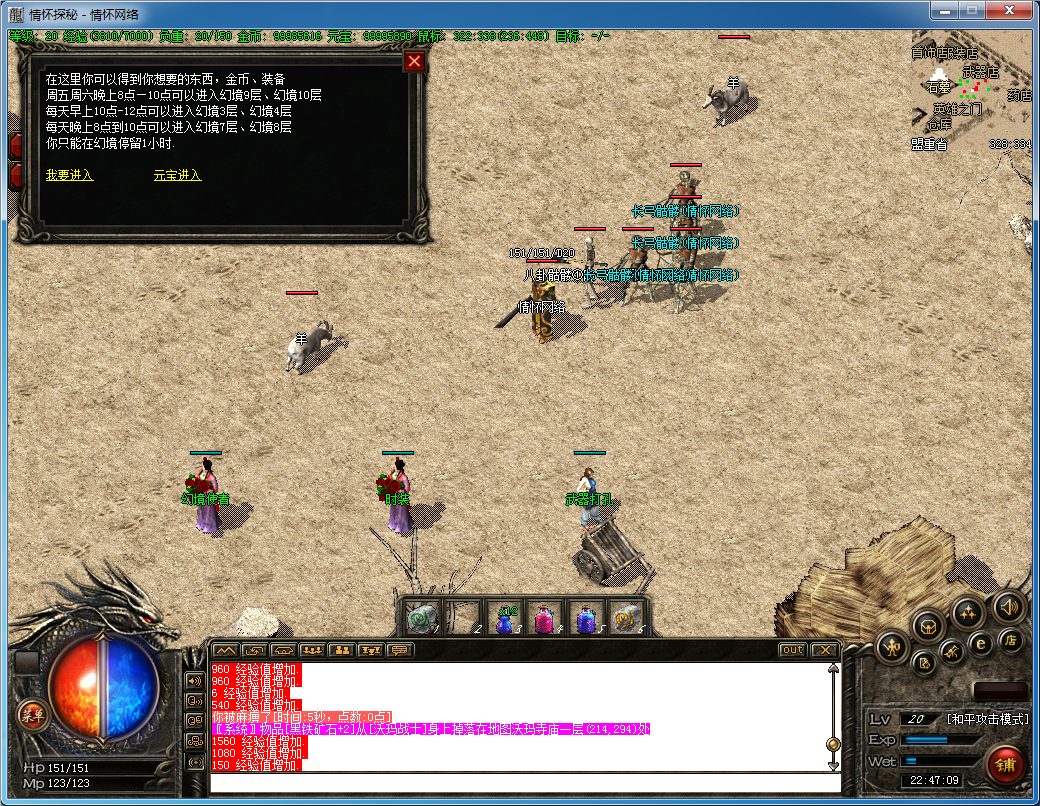Close the chat panel with its X button
Image resolution: width=1040 pixels, height=806 pixels.
pyautogui.click(x=824, y=650)
